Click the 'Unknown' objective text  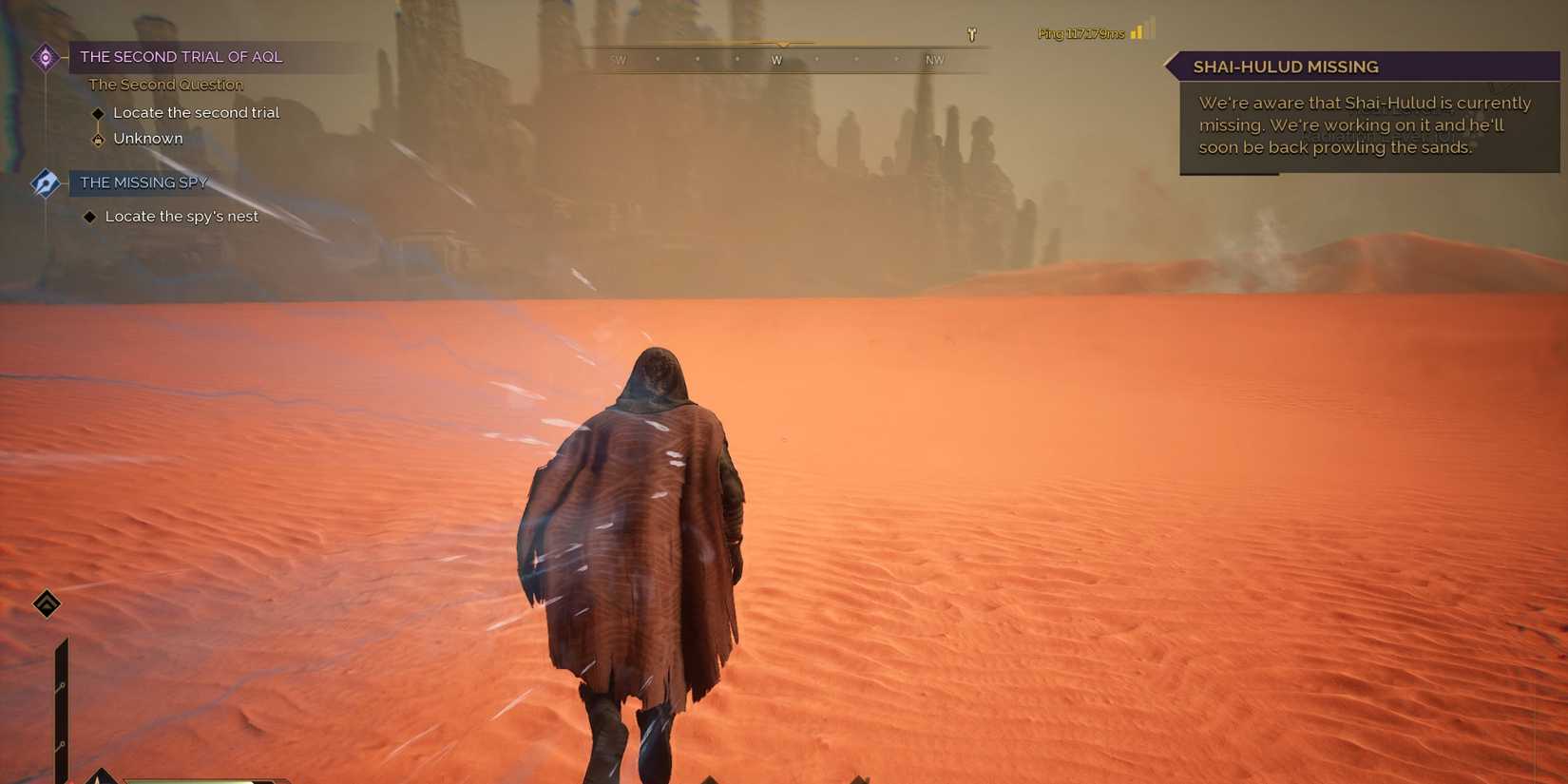(x=148, y=139)
